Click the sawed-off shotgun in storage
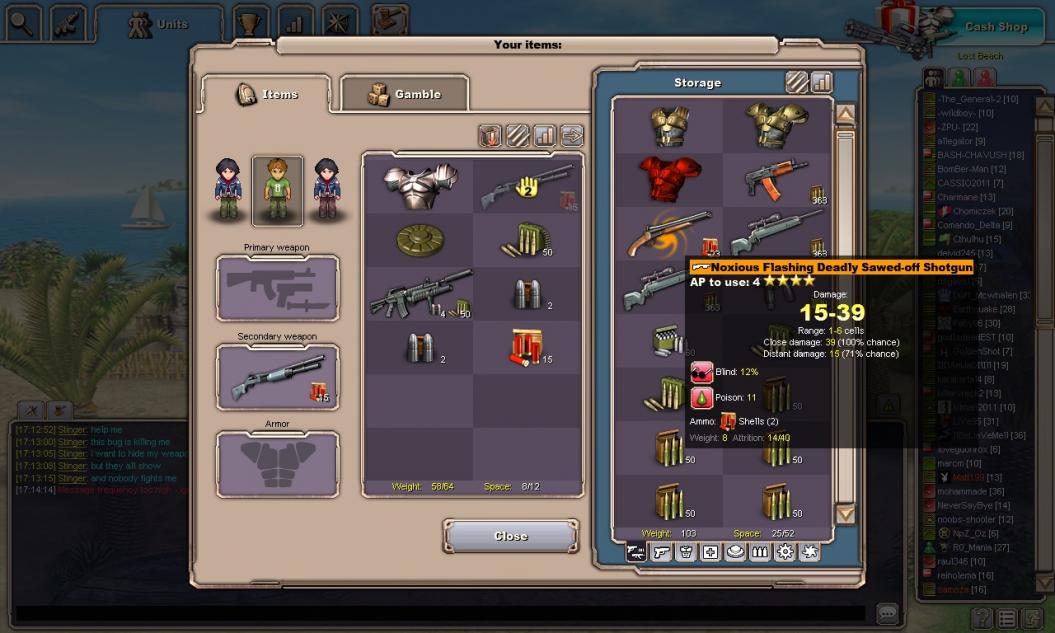 click(x=669, y=233)
